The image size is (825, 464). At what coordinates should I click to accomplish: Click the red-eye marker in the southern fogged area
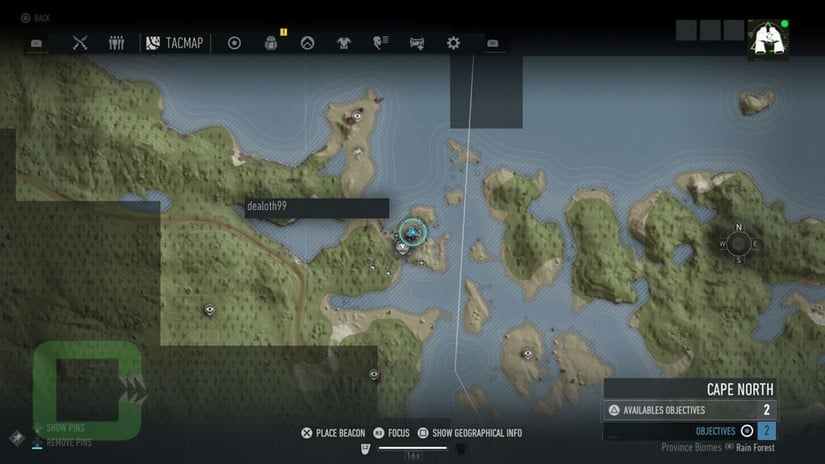[x=374, y=374]
